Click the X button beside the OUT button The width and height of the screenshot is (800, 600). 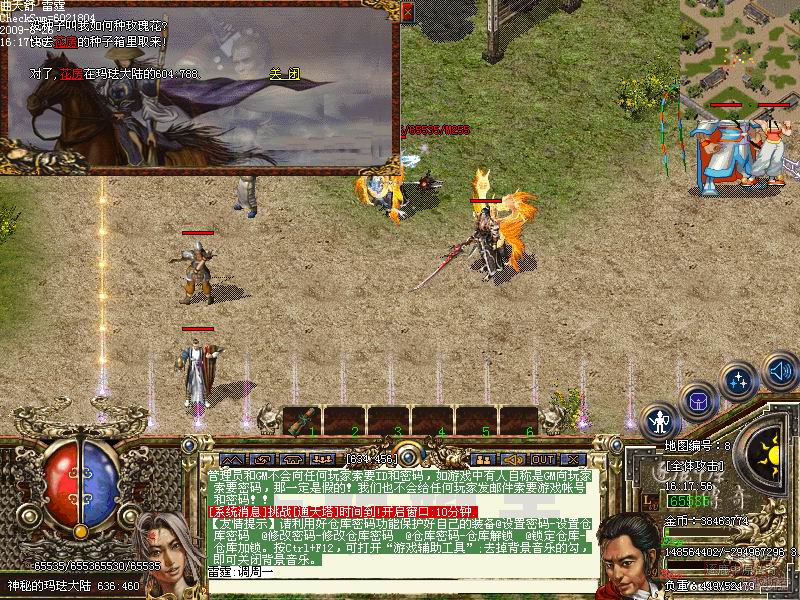tap(571, 460)
